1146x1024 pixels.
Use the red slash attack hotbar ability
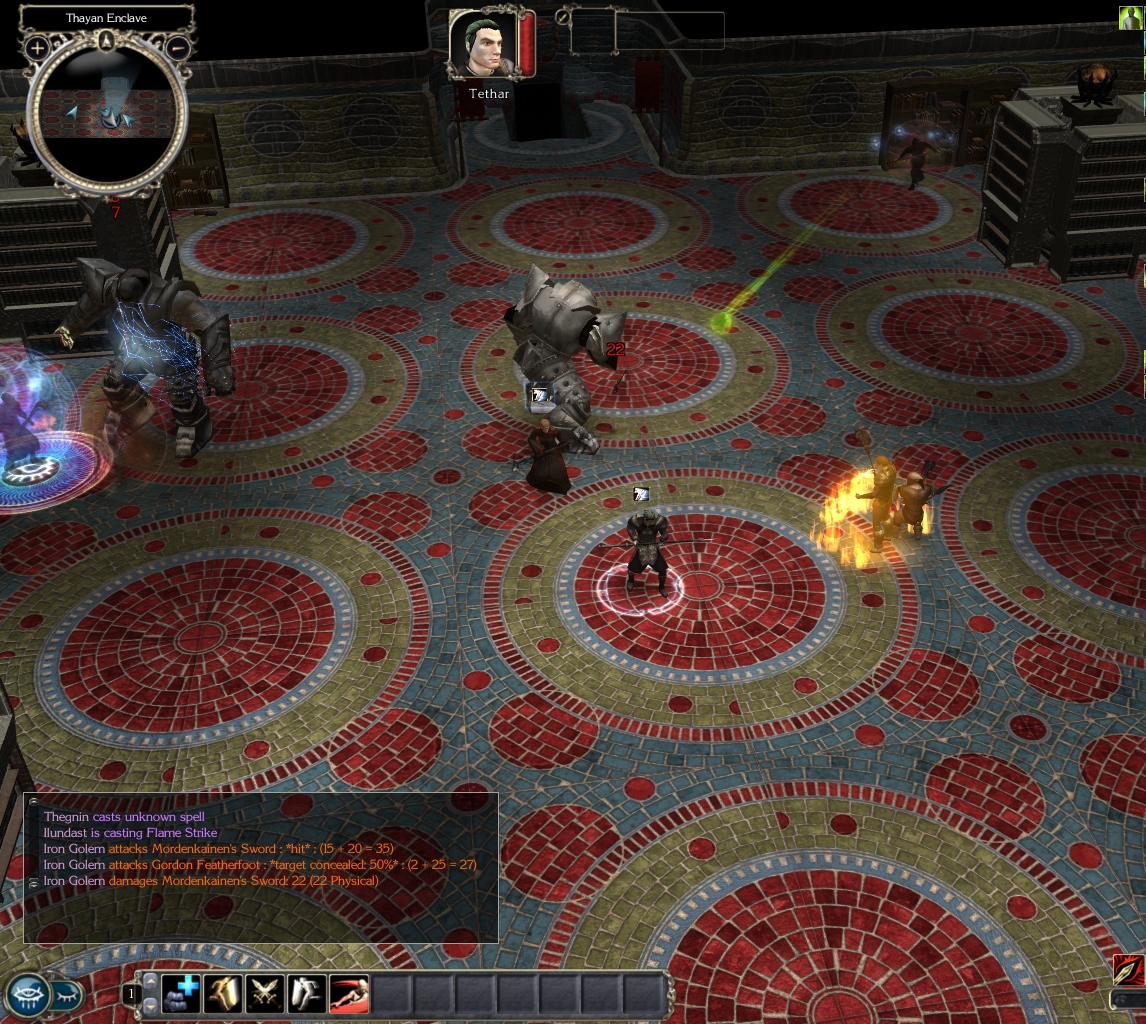pos(349,994)
